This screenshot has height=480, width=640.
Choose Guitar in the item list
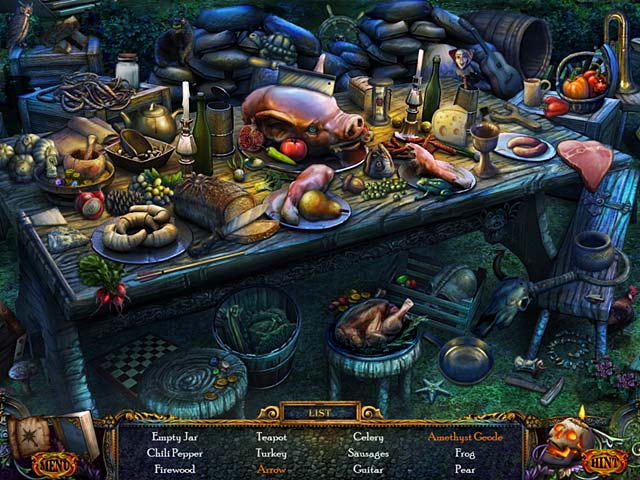[368, 468]
